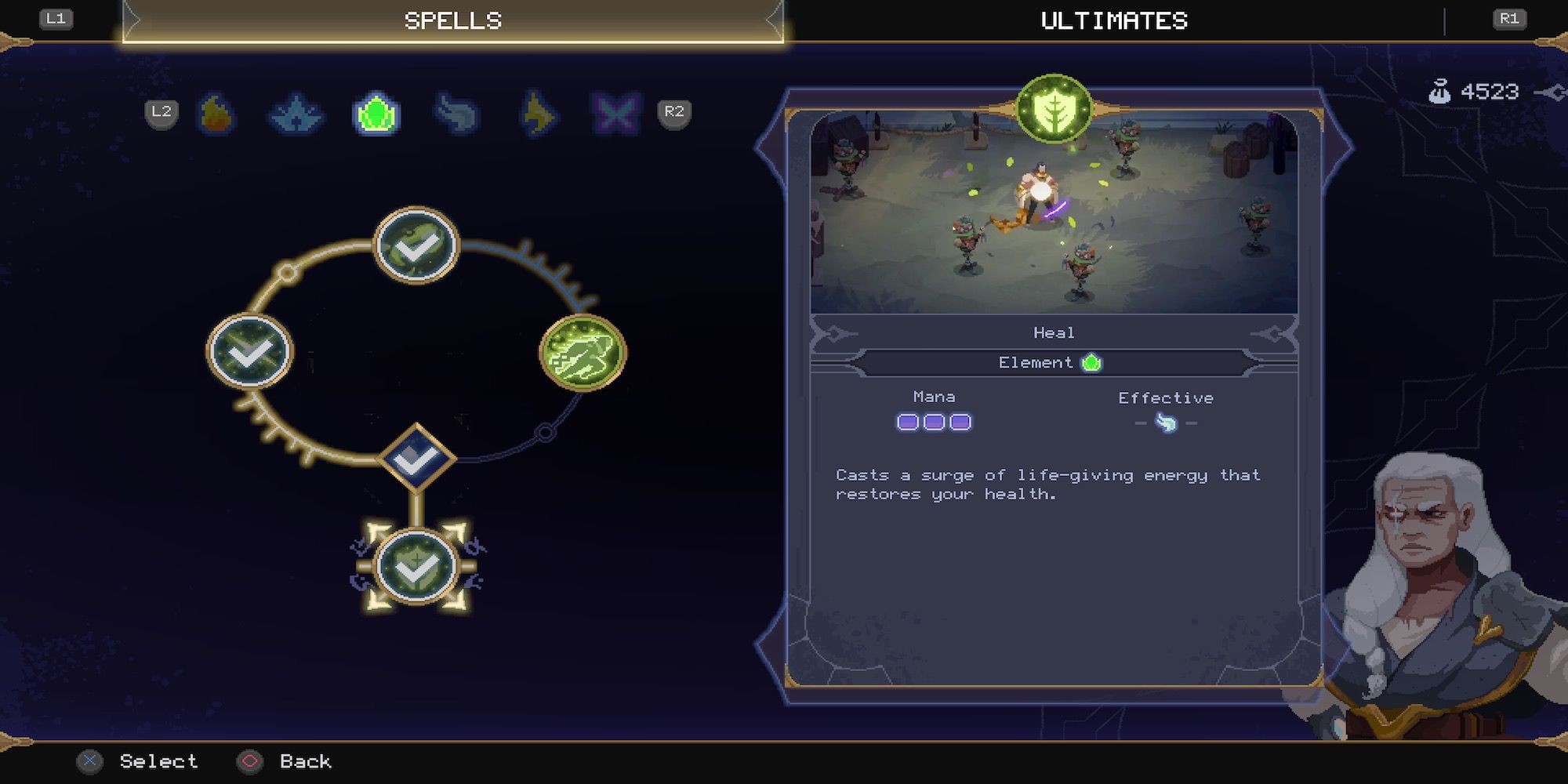This screenshot has height=784, width=1568.
Task: Select the yellow lightning element icon
Action: coord(536,114)
